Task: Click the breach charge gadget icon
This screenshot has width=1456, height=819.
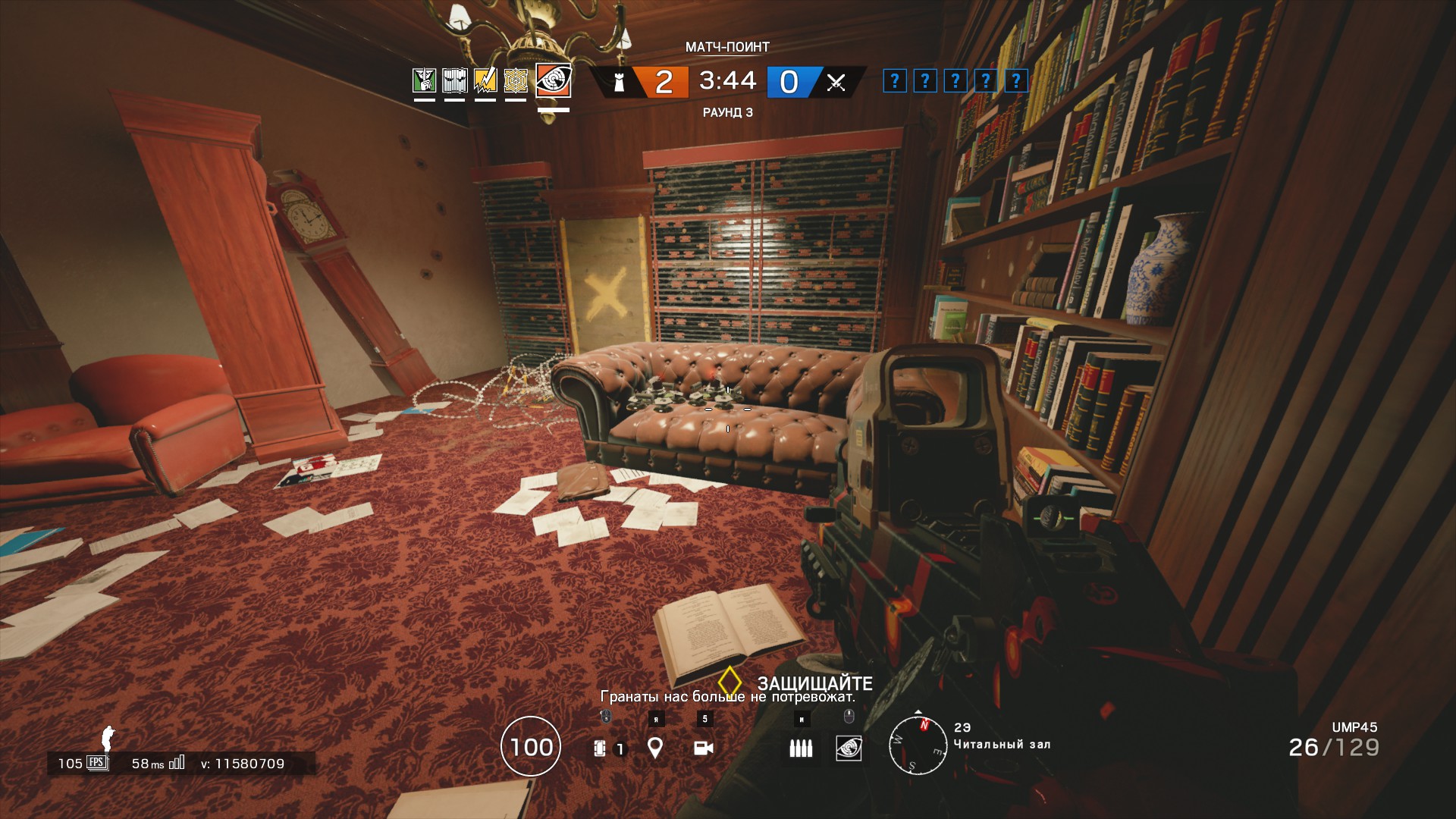Action: click(601, 749)
